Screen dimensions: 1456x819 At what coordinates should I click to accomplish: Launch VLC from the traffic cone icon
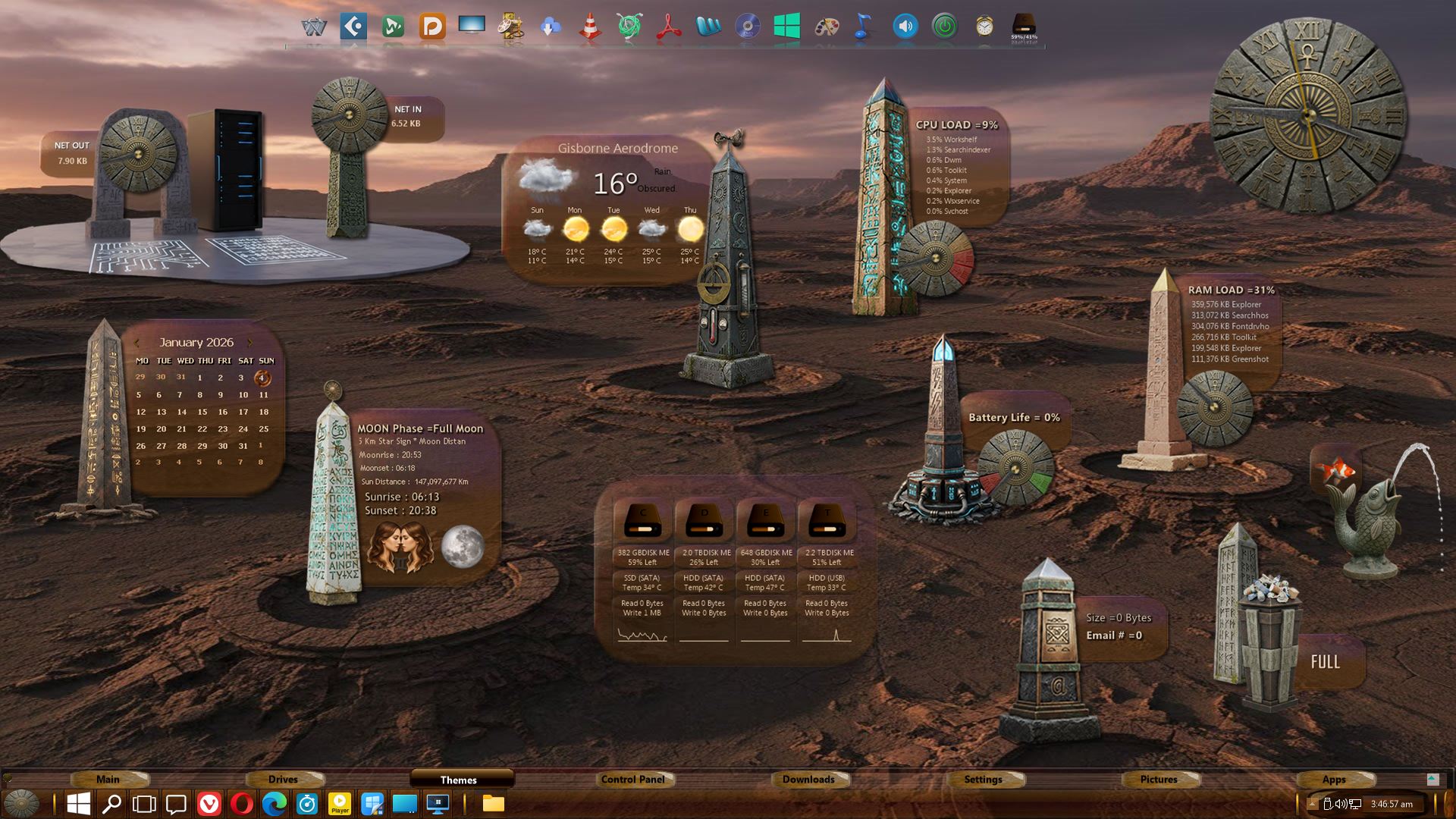click(590, 27)
